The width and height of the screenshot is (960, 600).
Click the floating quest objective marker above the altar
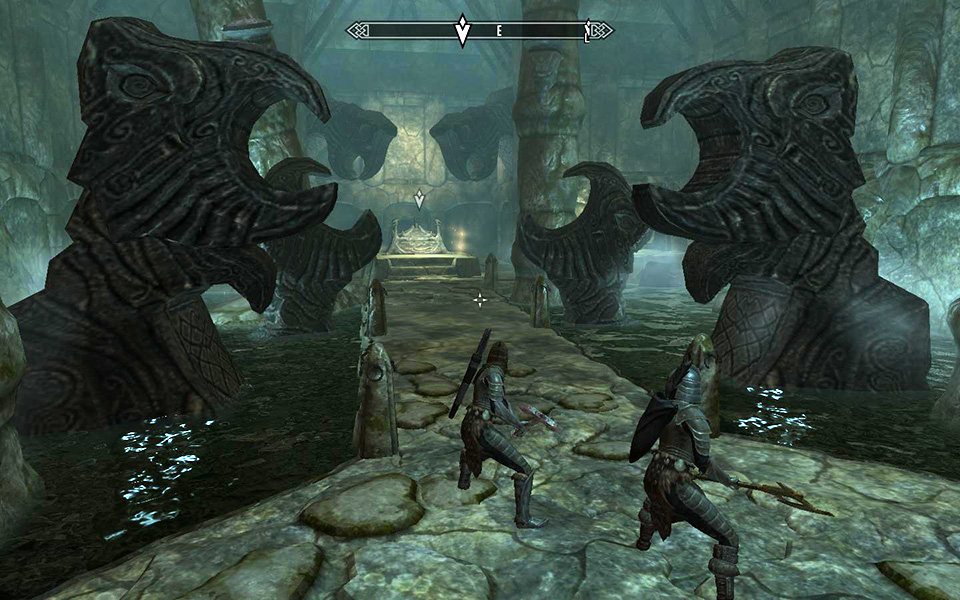420,198
